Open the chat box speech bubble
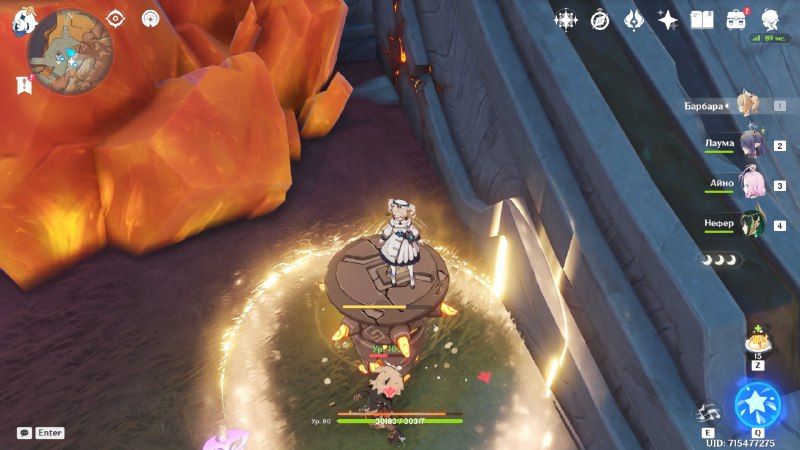800x450 pixels. (x=23, y=433)
